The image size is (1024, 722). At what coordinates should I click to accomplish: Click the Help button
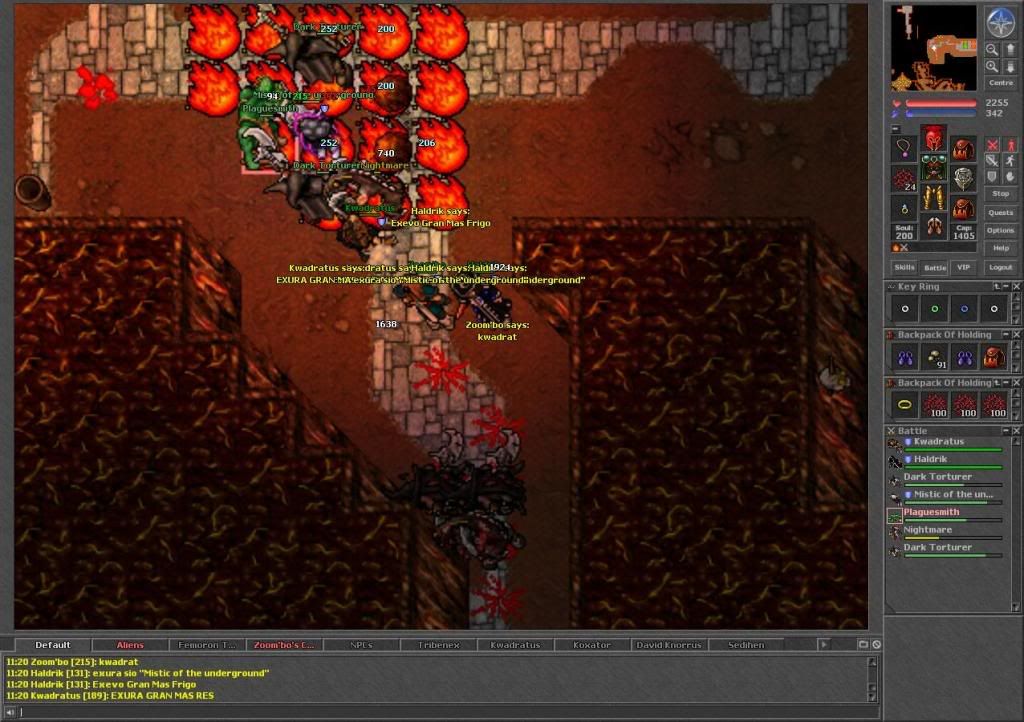(1000, 248)
